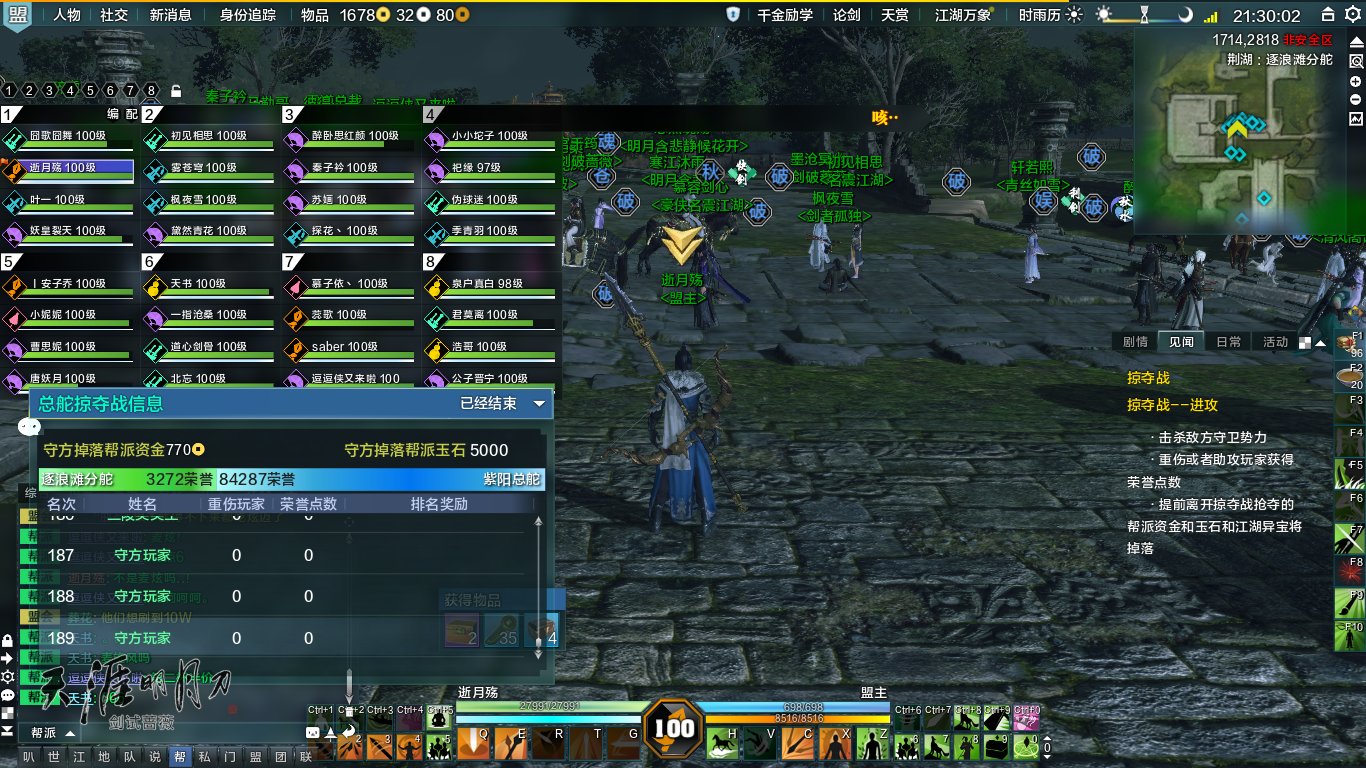Open the 物品 inventory menu
The image size is (1366, 768).
coord(314,15)
